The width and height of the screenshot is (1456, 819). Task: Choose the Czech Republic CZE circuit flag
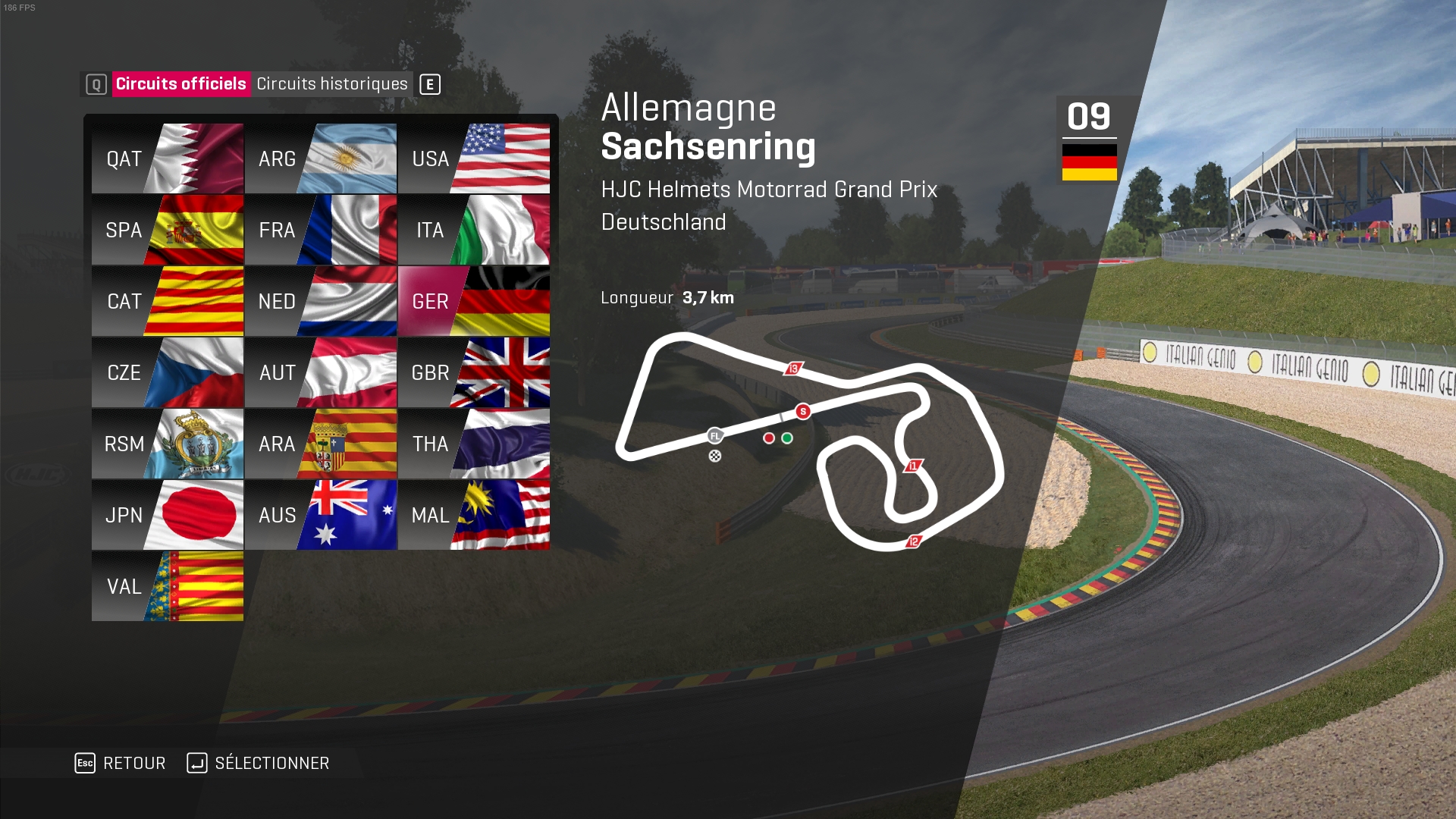click(167, 372)
